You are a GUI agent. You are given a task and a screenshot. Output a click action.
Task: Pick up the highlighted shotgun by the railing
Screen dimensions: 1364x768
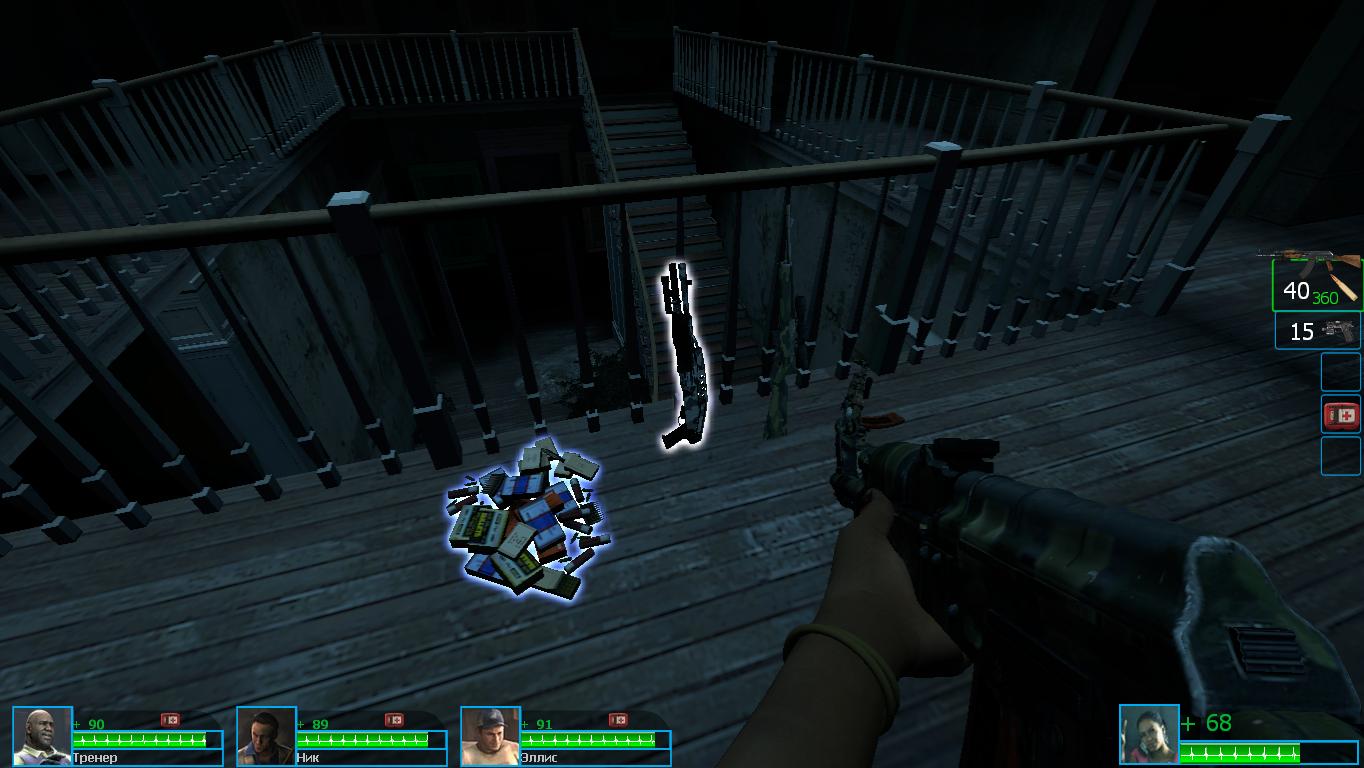[683, 355]
